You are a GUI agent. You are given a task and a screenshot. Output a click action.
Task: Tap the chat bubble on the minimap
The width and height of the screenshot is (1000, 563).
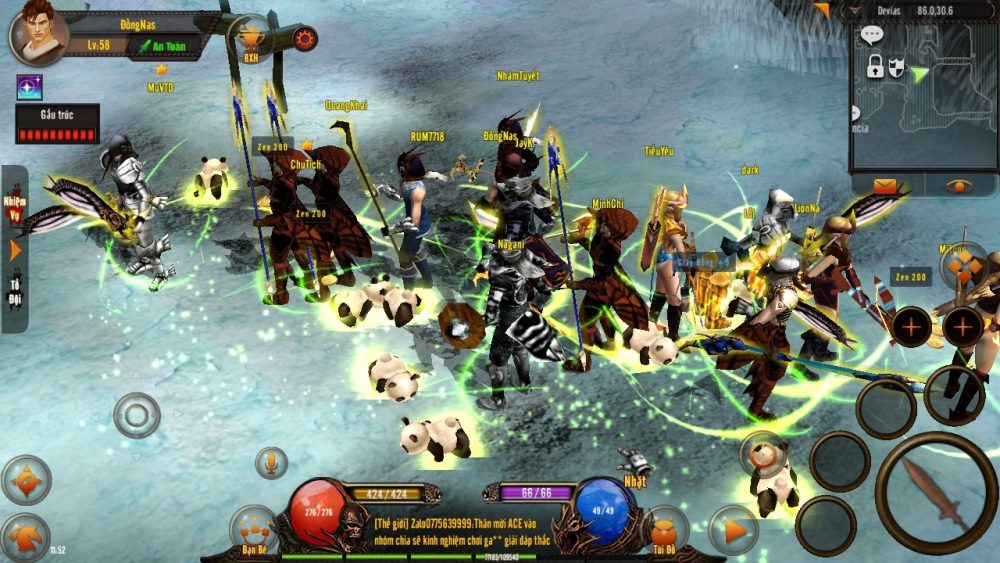pos(872,36)
